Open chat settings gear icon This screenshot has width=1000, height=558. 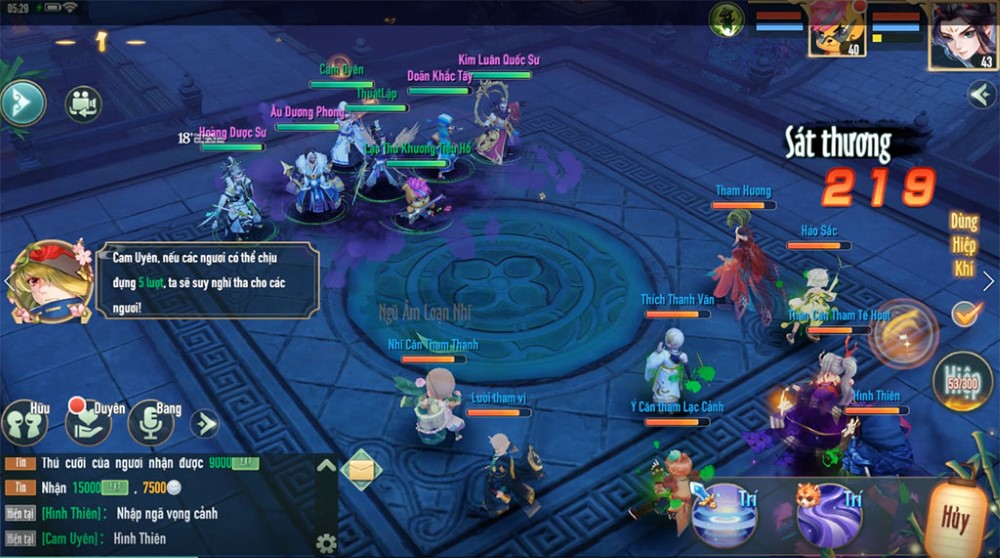click(x=325, y=543)
